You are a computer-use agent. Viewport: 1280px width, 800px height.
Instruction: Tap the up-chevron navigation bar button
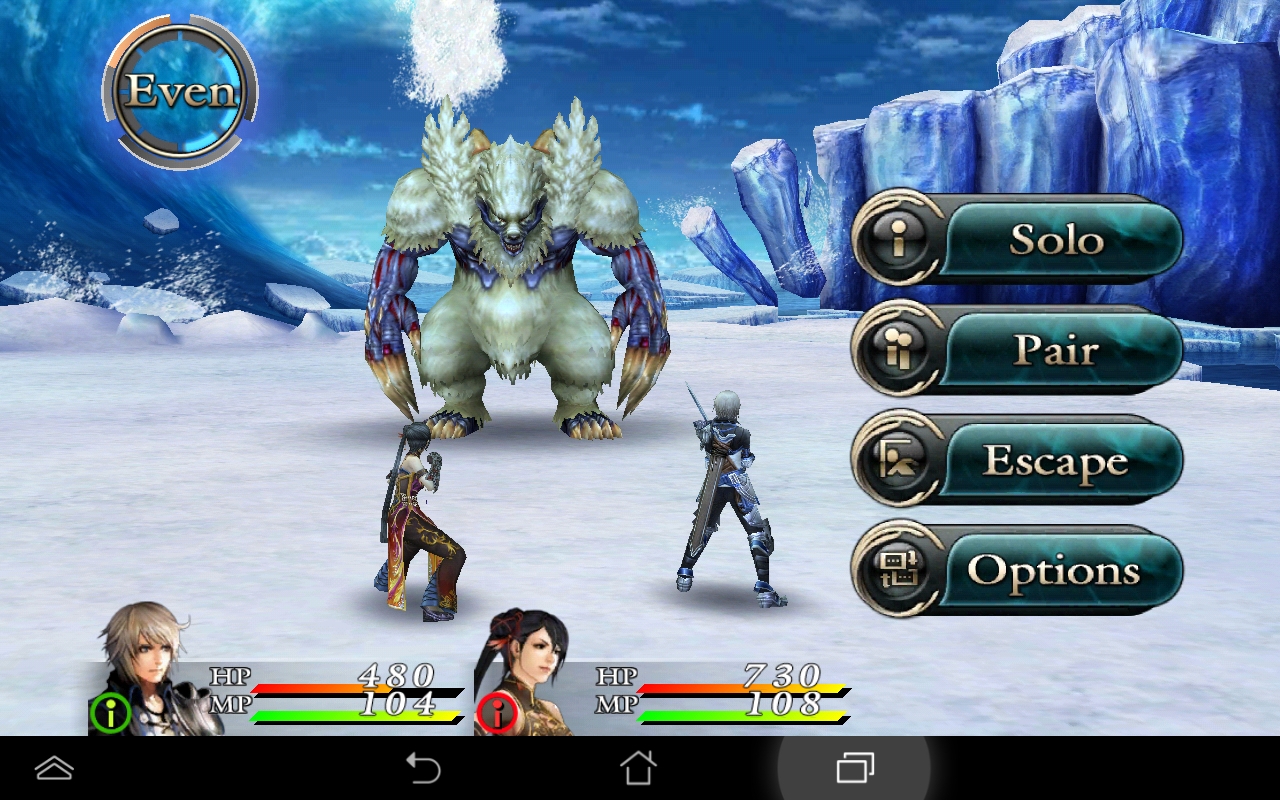point(54,768)
